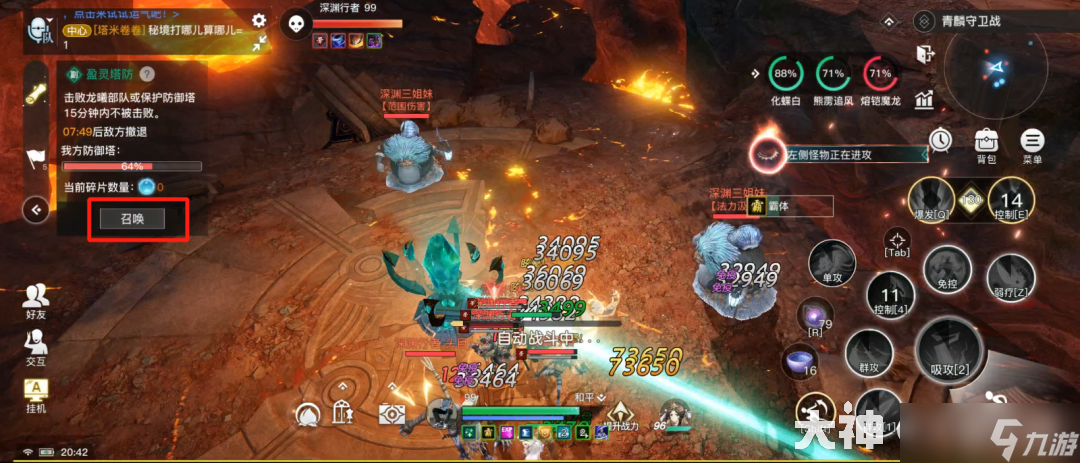Image resolution: width=1080 pixels, height=463 pixels.
Task: Open the statistics chart icon
Action: point(924,98)
